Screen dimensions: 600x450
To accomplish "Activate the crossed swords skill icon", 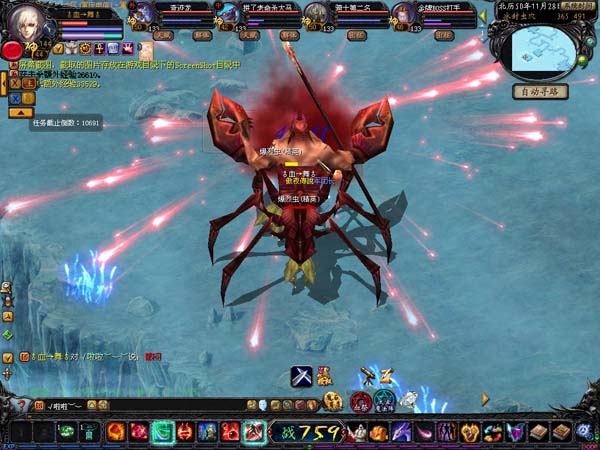I will coord(301,377).
